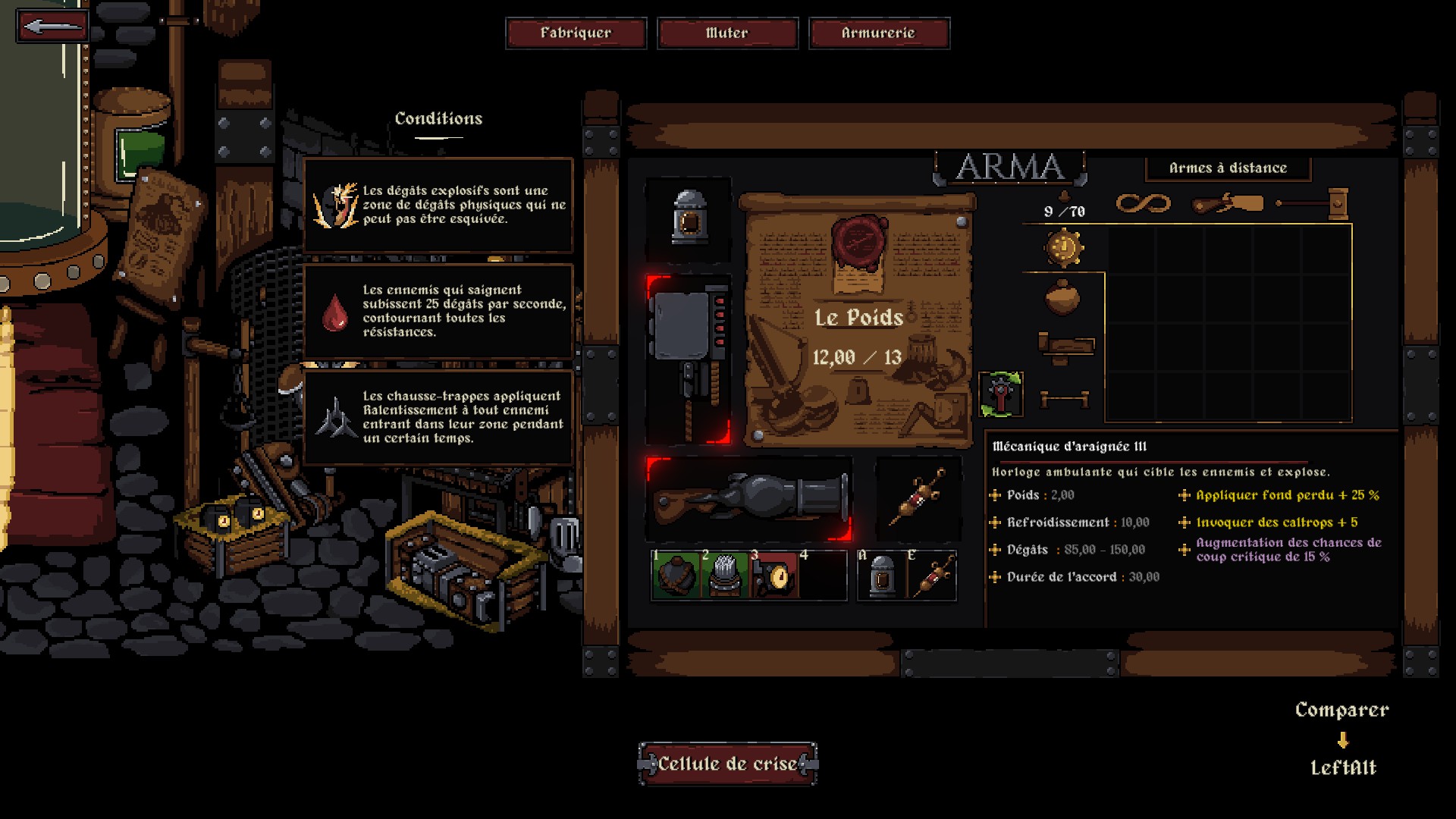Select the pouch bag category icon
This screenshot has height=819, width=1456.
click(x=1062, y=297)
